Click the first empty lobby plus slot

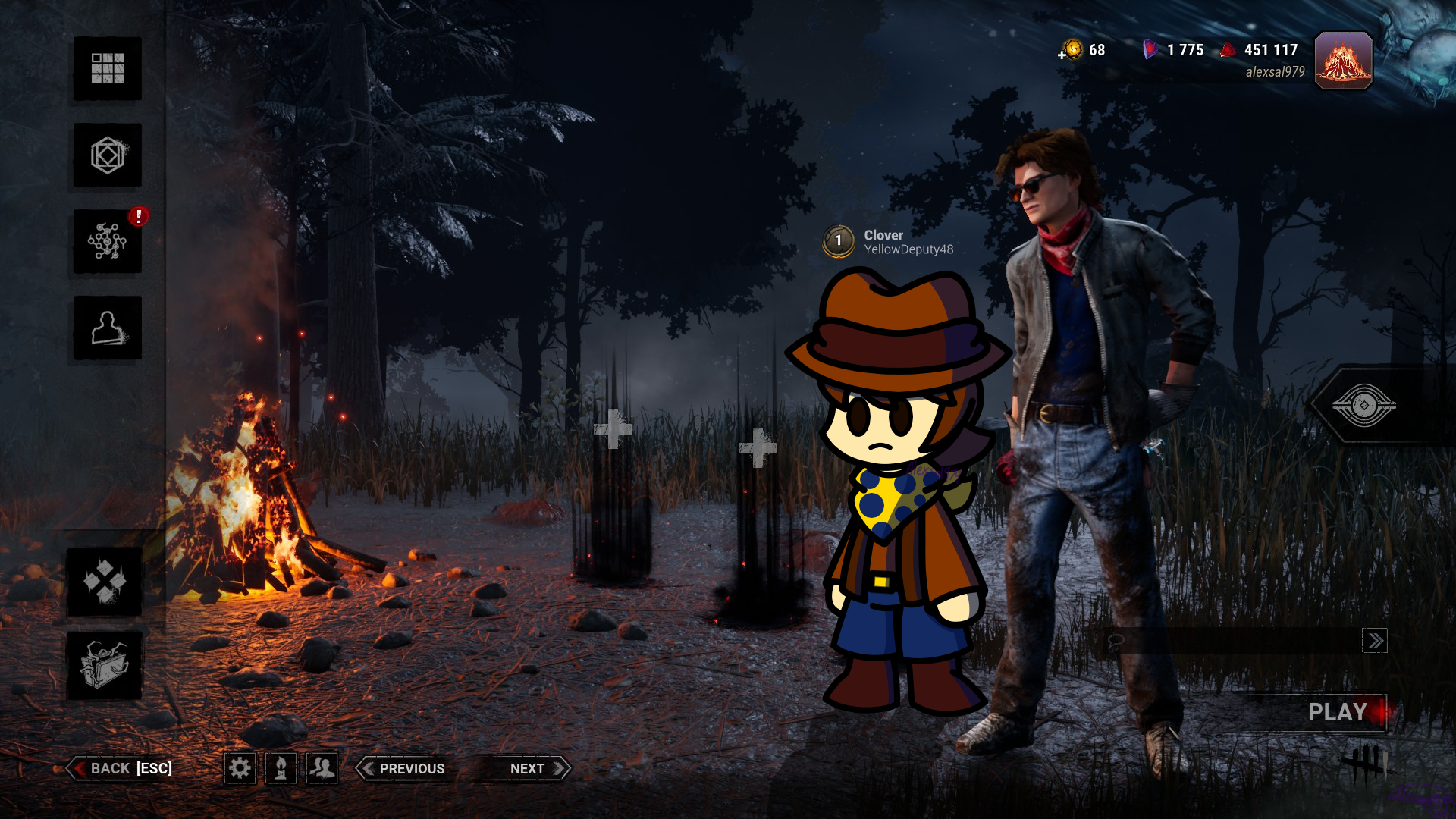pyautogui.click(x=613, y=429)
